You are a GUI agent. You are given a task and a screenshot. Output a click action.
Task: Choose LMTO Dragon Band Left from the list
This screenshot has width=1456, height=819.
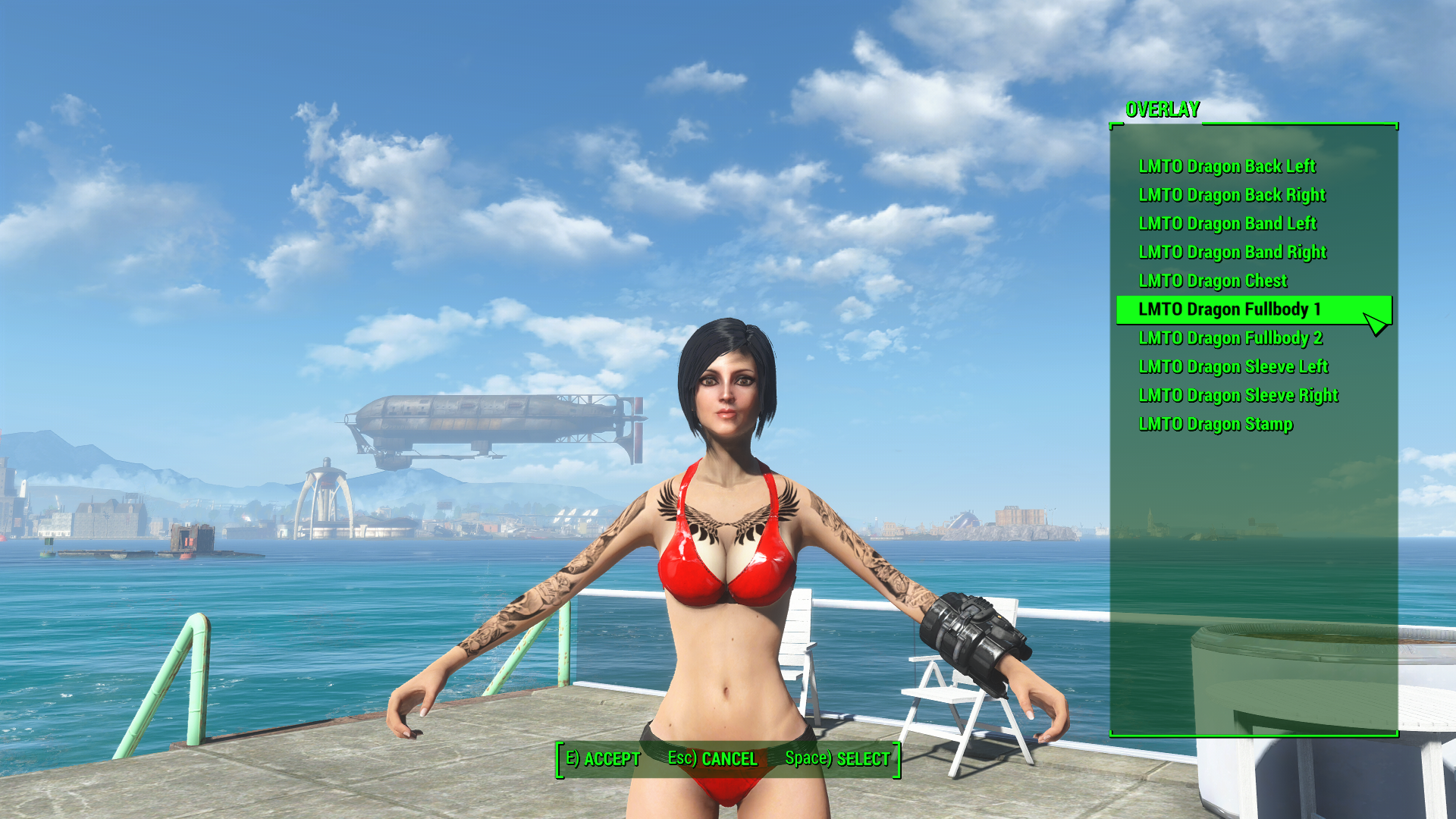pos(1225,224)
